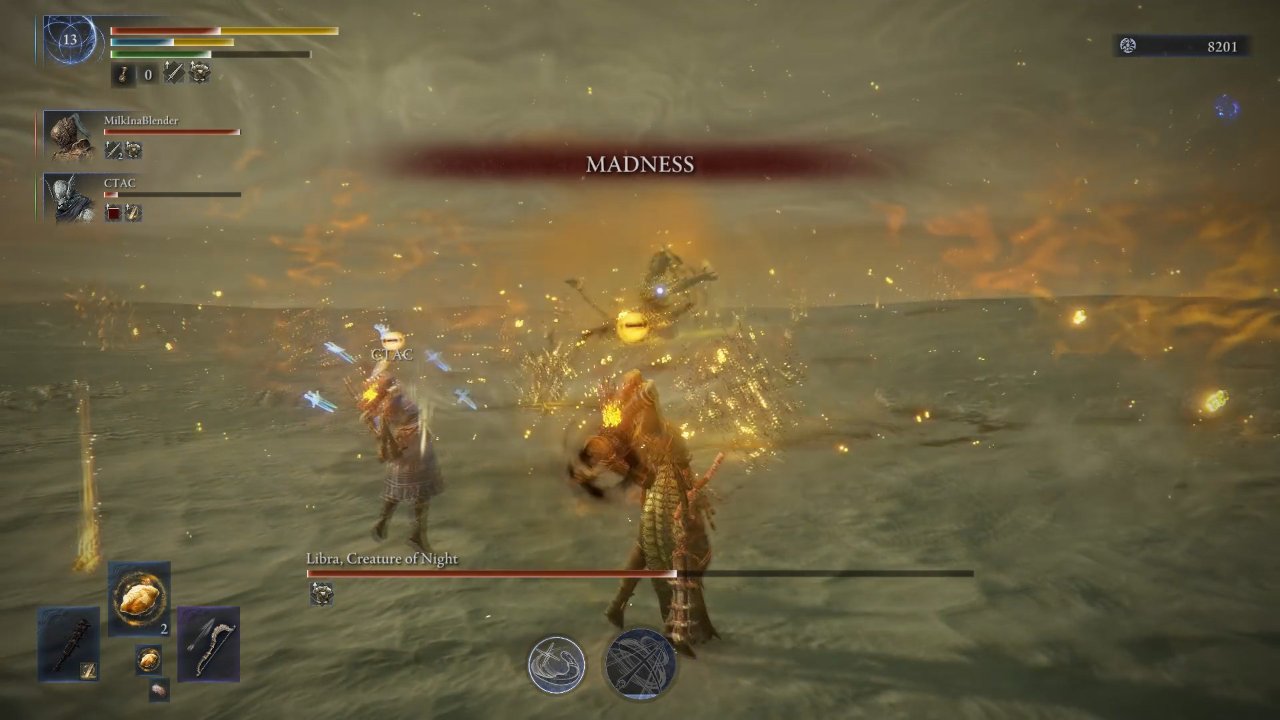This screenshot has width=1280, height=720.
Task: Click the key item slot under the stamina bar
Action: [124, 73]
